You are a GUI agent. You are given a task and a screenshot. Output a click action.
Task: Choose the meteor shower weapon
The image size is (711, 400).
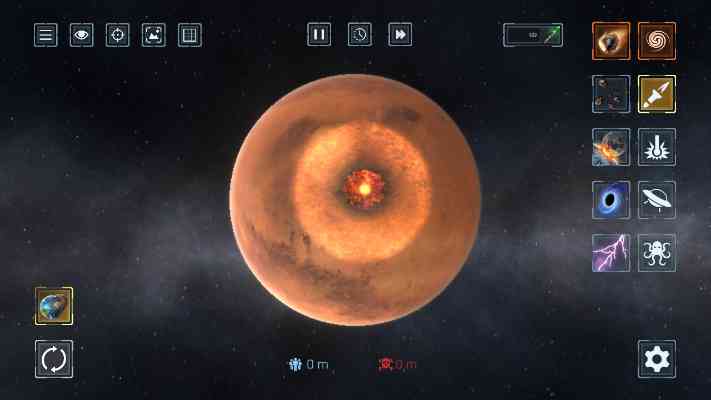[610, 94]
